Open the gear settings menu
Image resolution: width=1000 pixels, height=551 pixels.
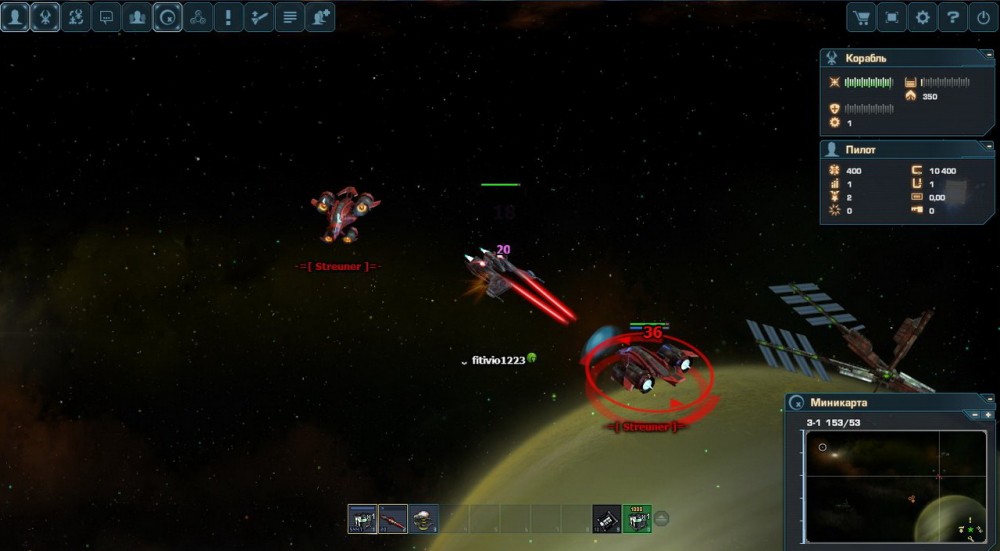coord(923,17)
